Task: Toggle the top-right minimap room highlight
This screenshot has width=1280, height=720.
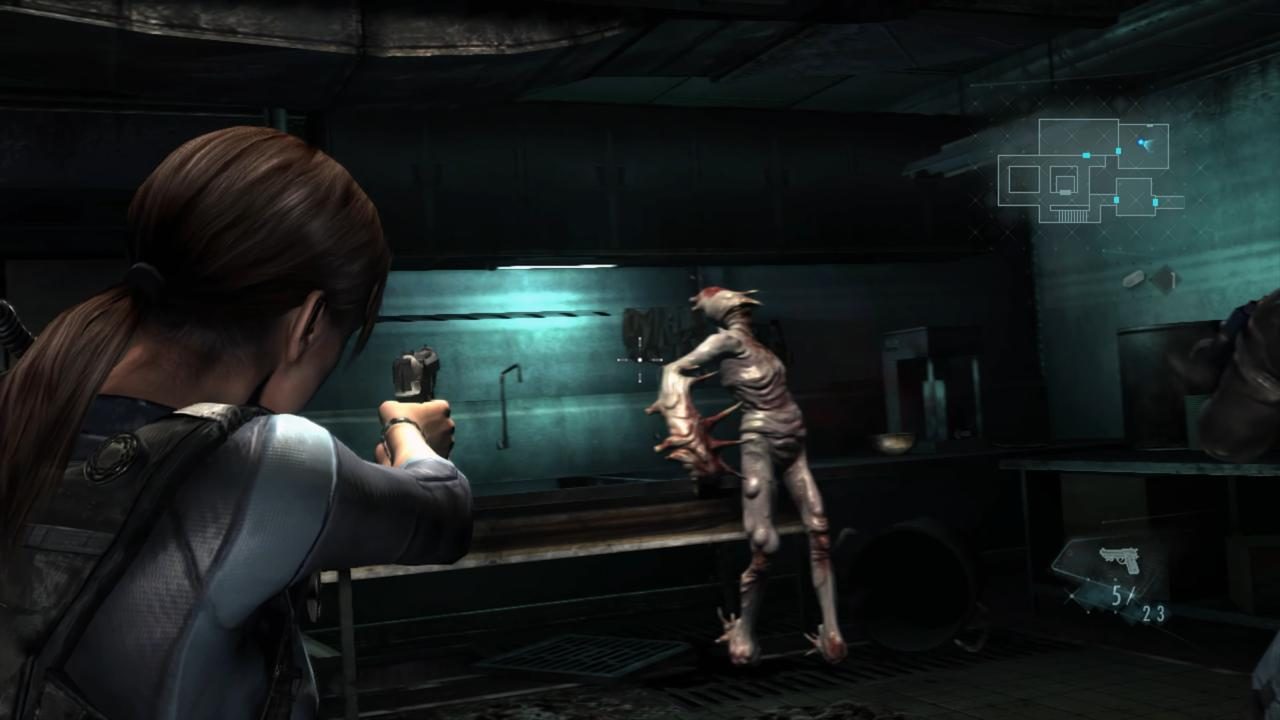Action: pos(1142,145)
